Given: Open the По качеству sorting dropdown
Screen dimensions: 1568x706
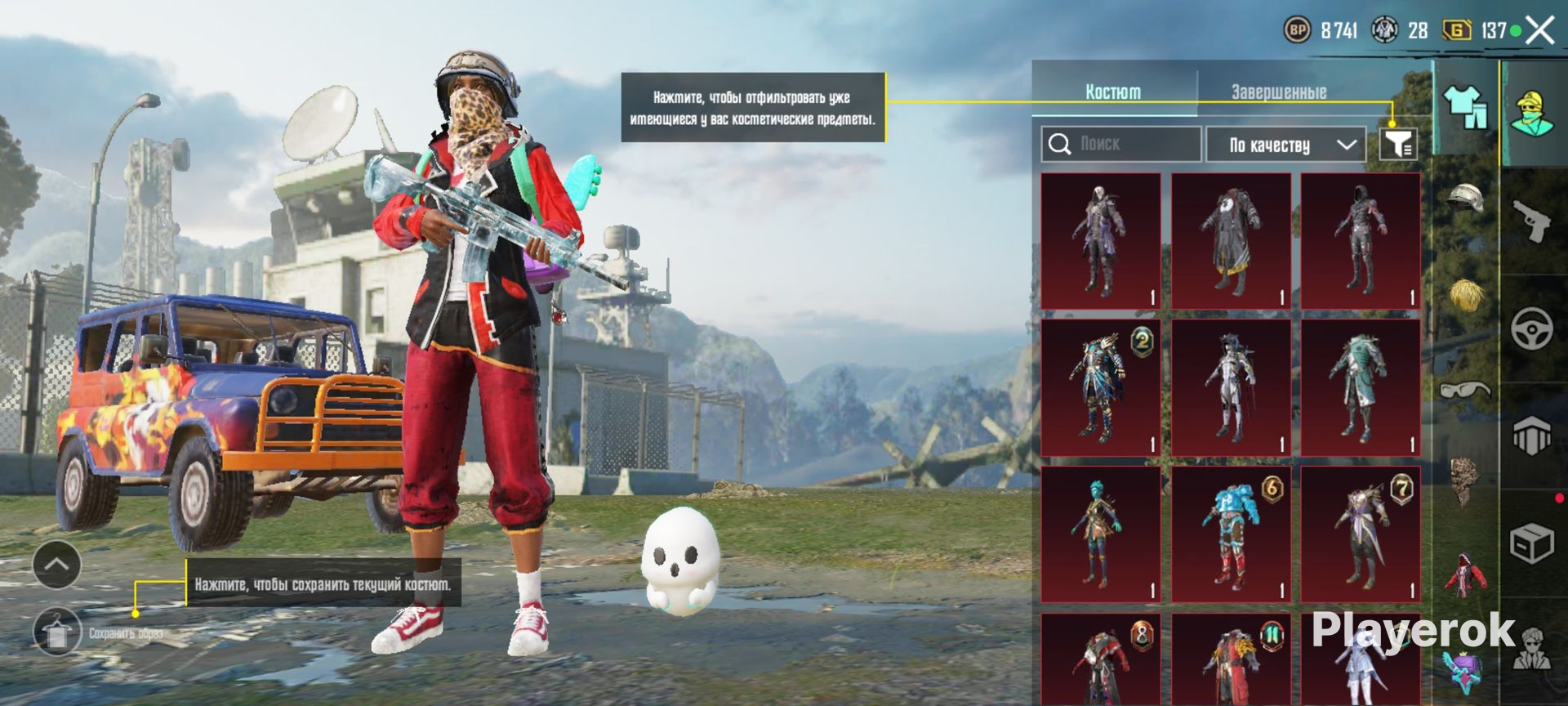Looking at the screenshot, I should (1285, 145).
